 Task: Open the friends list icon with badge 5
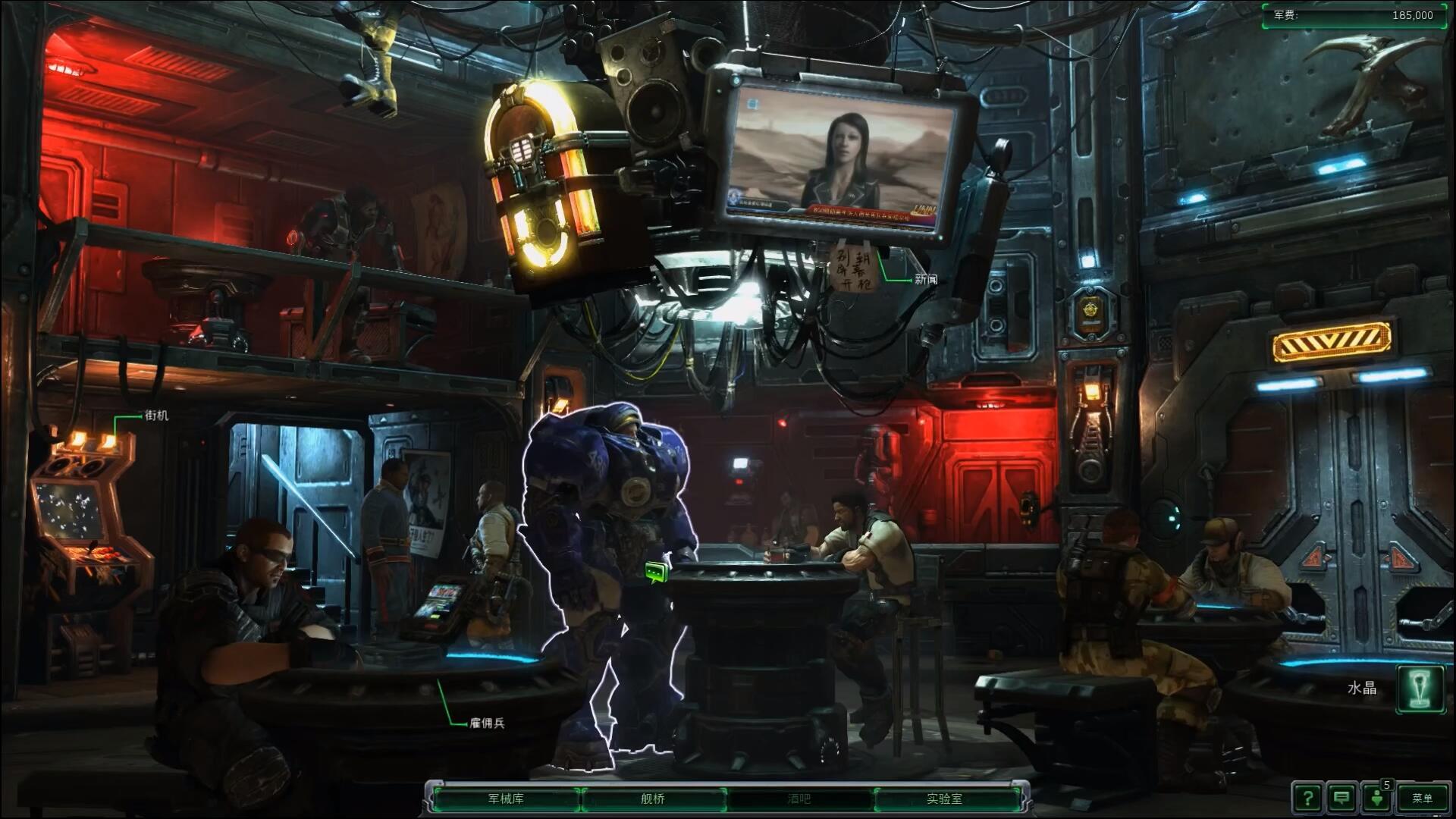tap(1377, 798)
